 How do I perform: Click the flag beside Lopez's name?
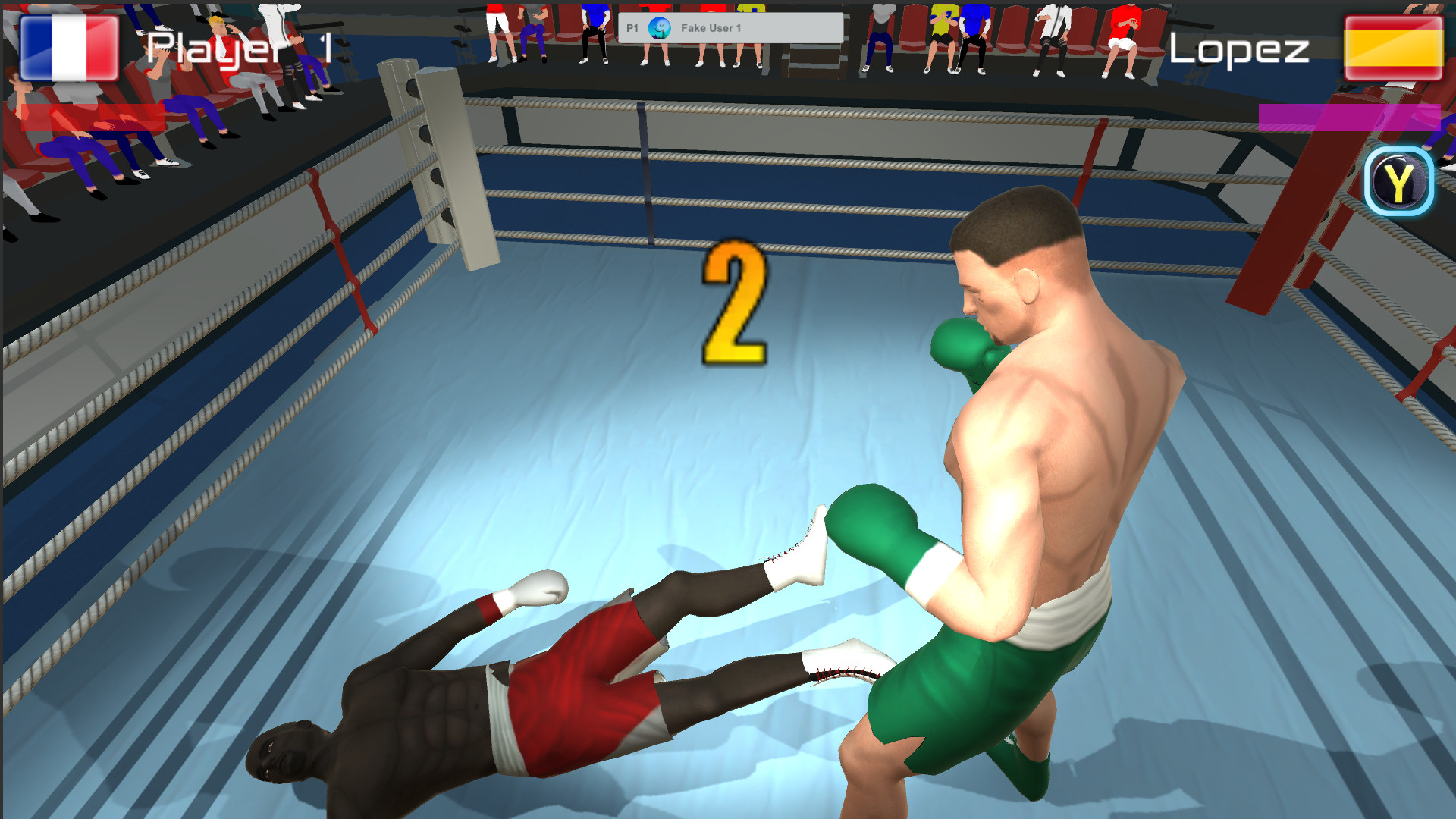pos(1392,48)
